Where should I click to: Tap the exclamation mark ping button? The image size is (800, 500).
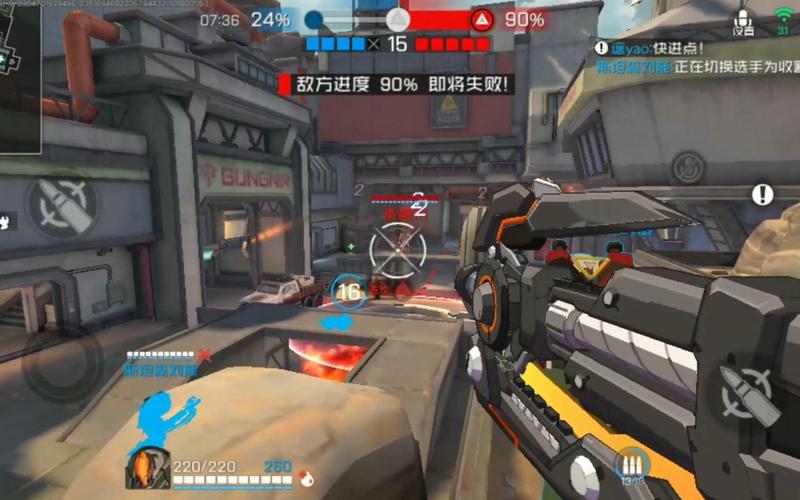tap(763, 194)
